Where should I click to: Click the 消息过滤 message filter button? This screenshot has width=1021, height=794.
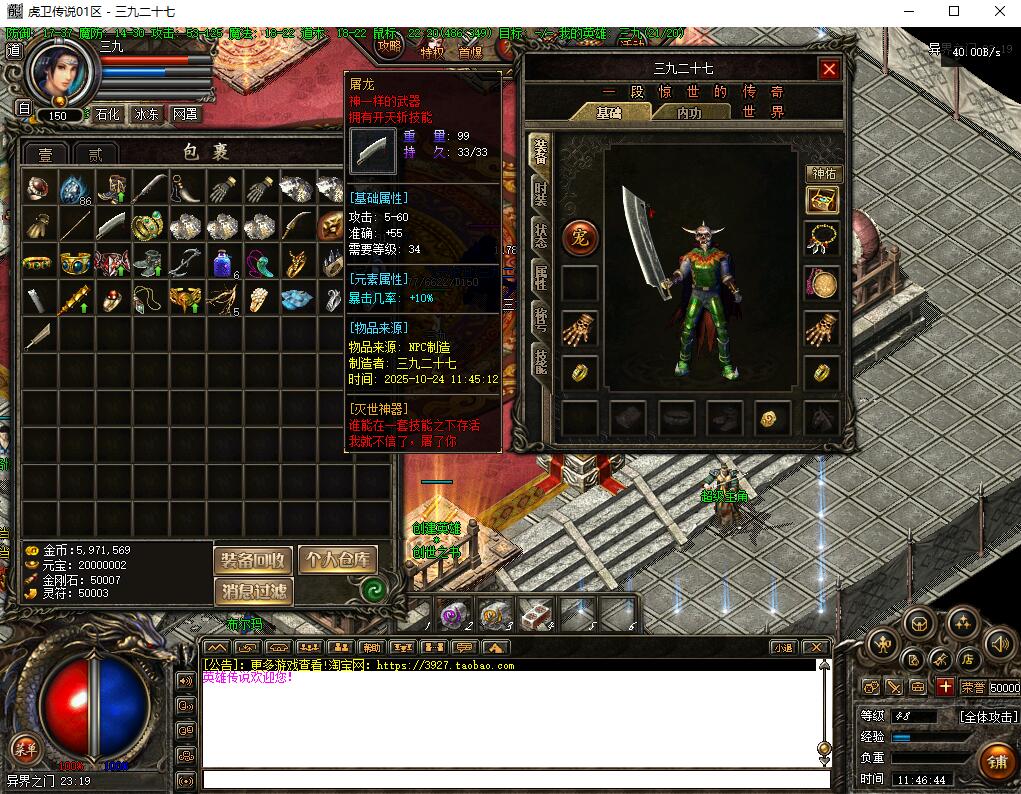[x=254, y=591]
